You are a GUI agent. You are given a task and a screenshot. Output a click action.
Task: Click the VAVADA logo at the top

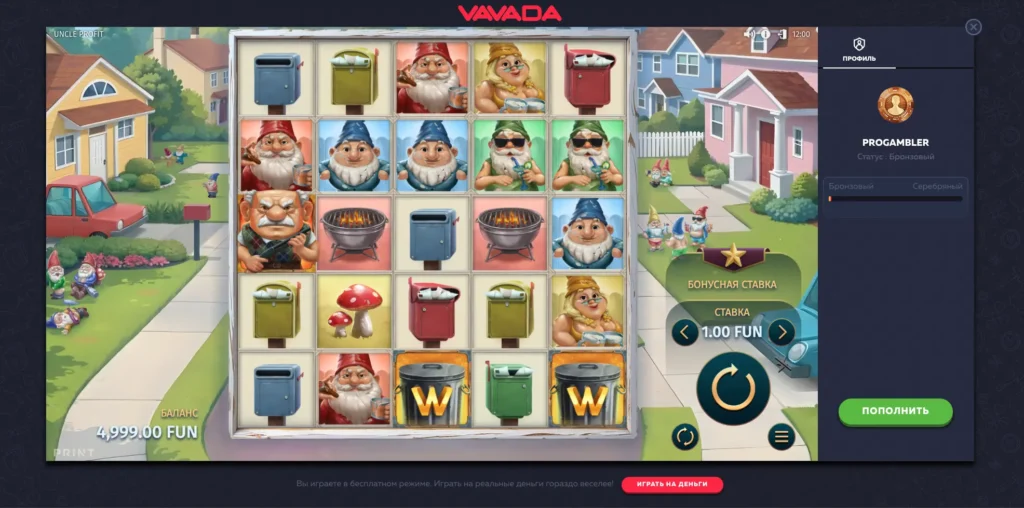(x=509, y=13)
